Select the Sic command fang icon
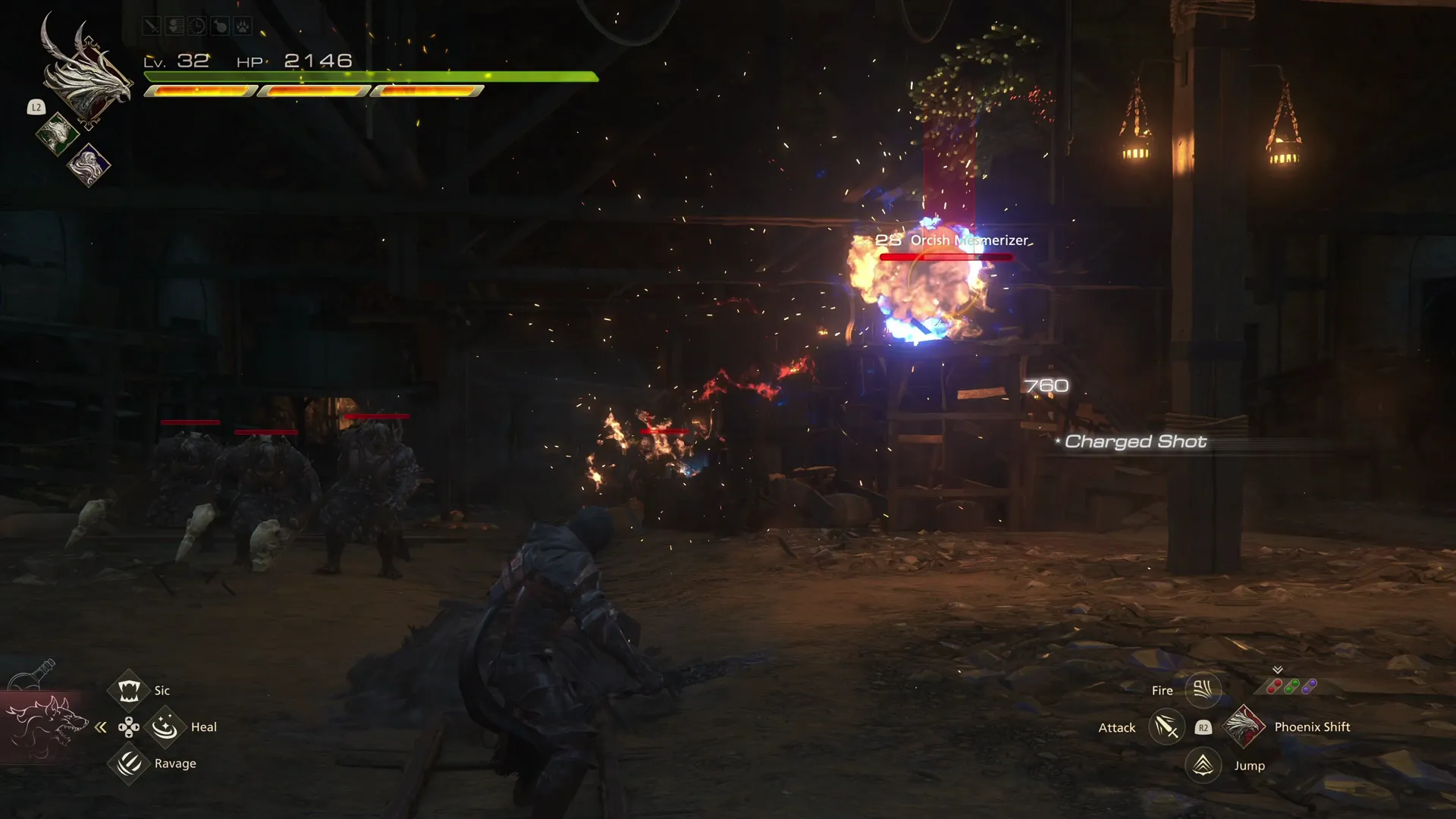The height and width of the screenshot is (819, 1456). pyautogui.click(x=128, y=690)
